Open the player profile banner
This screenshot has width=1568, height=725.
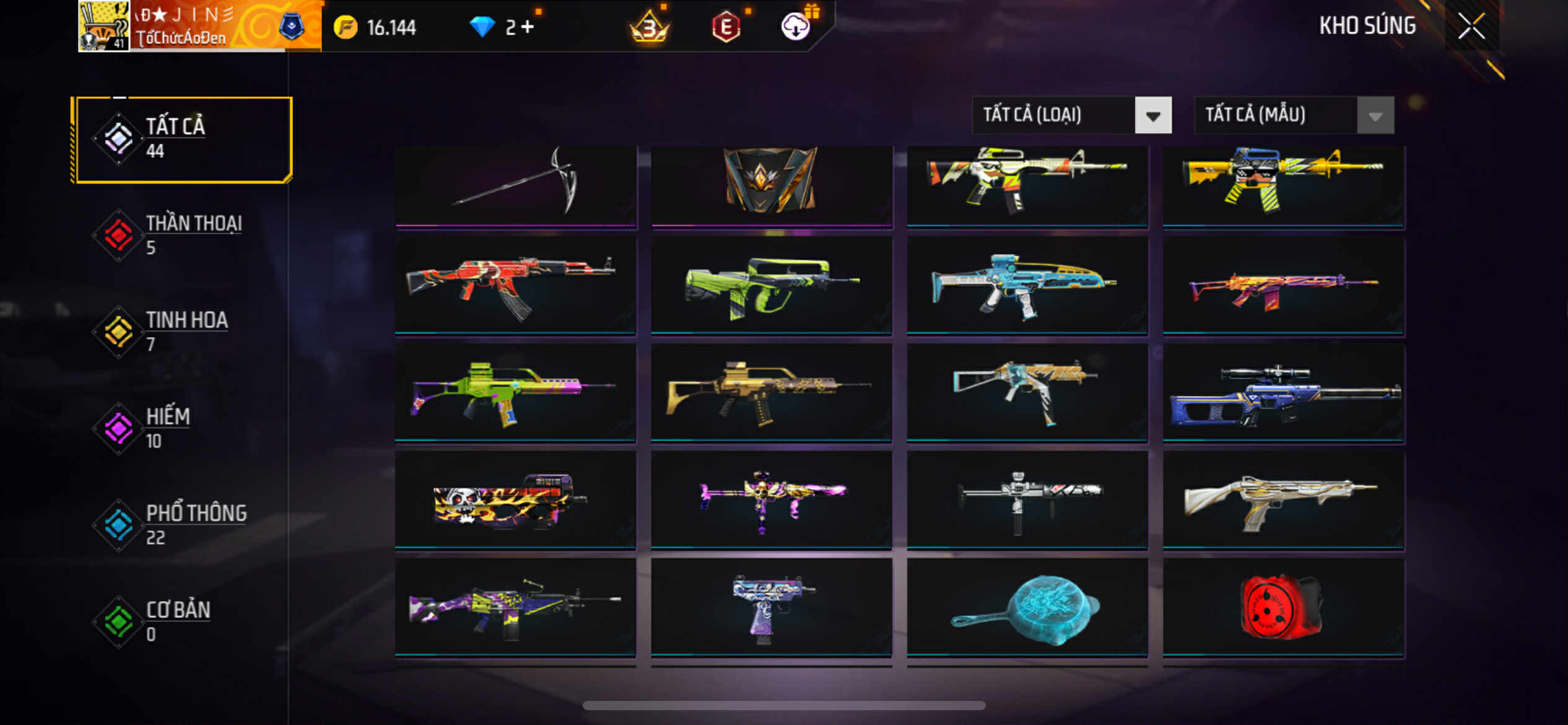pos(199,26)
